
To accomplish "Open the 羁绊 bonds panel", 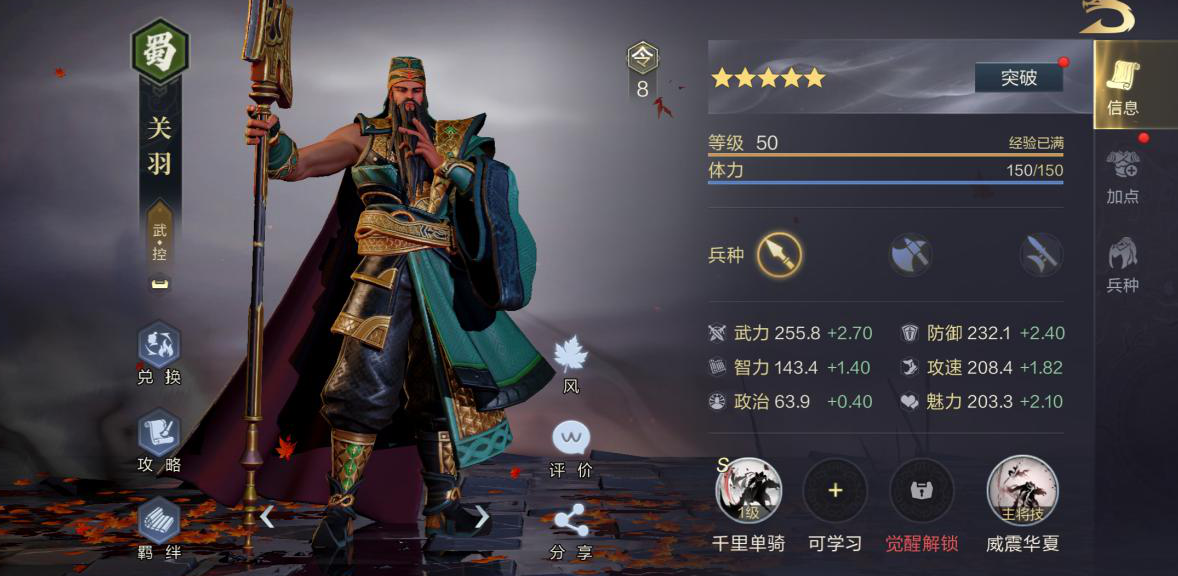I will point(159,526).
